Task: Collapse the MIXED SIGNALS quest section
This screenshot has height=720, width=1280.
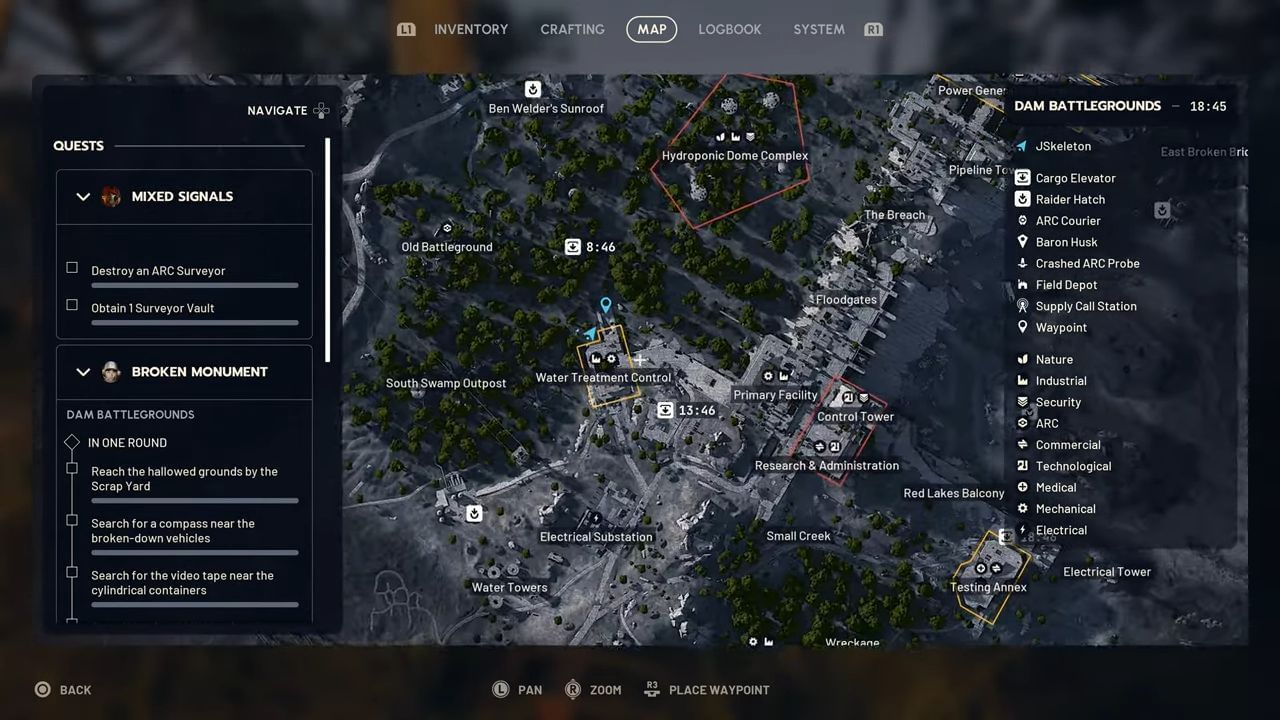Action: (x=83, y=196)
